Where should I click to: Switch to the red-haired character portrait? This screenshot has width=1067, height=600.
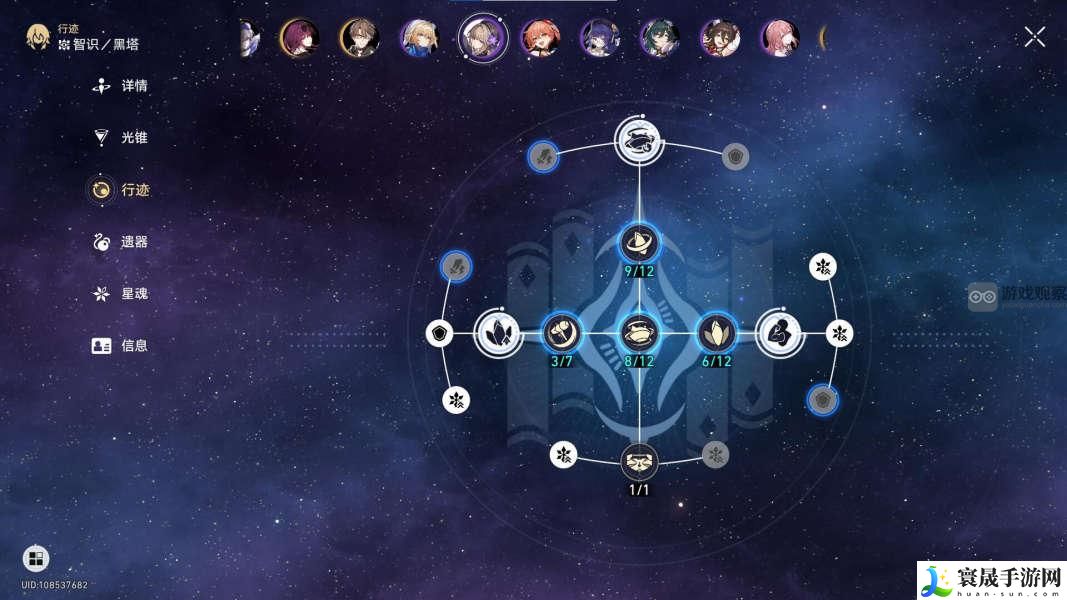(x=540, y=38)
